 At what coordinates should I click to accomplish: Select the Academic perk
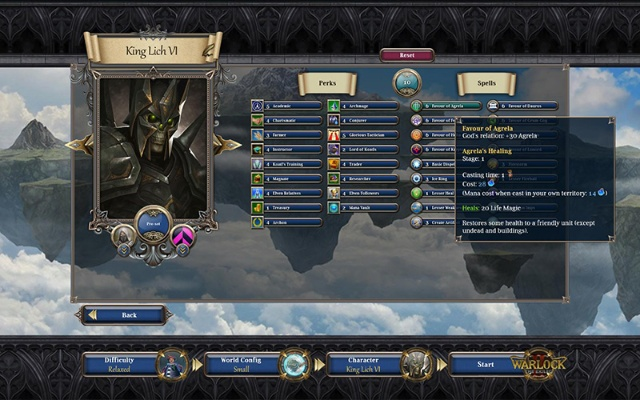pos(292,105)
